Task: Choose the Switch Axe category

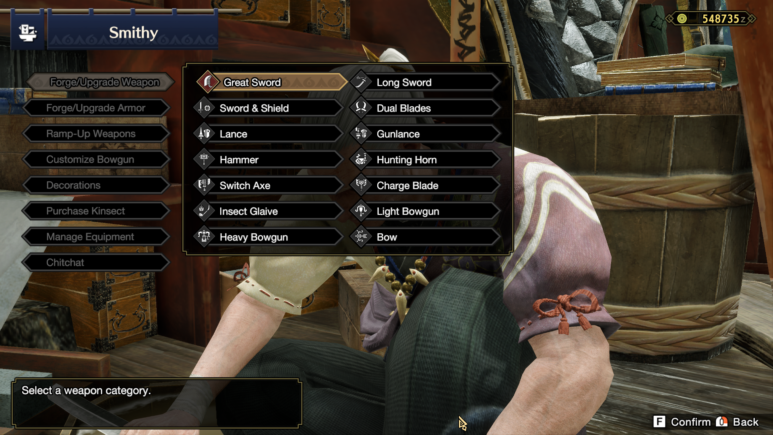Action: pyautogui.click(x=267, y=186)
